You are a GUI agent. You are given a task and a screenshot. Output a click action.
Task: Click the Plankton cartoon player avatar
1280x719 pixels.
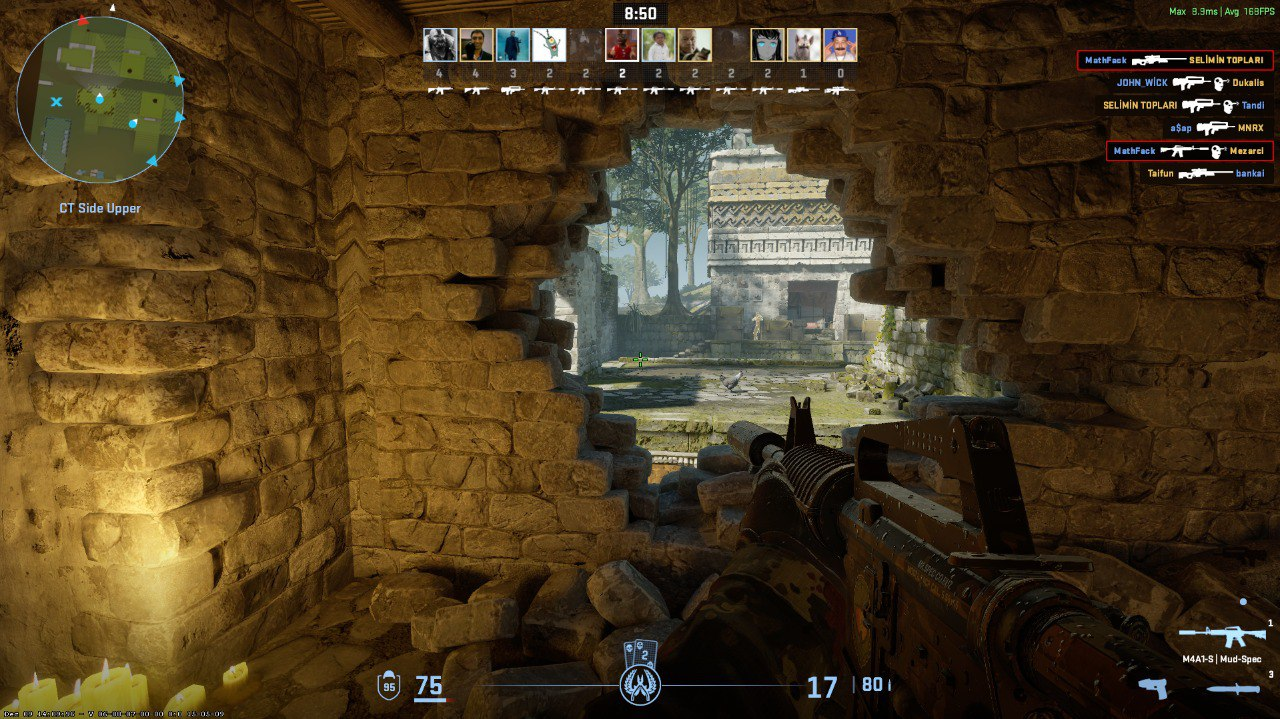549,45
